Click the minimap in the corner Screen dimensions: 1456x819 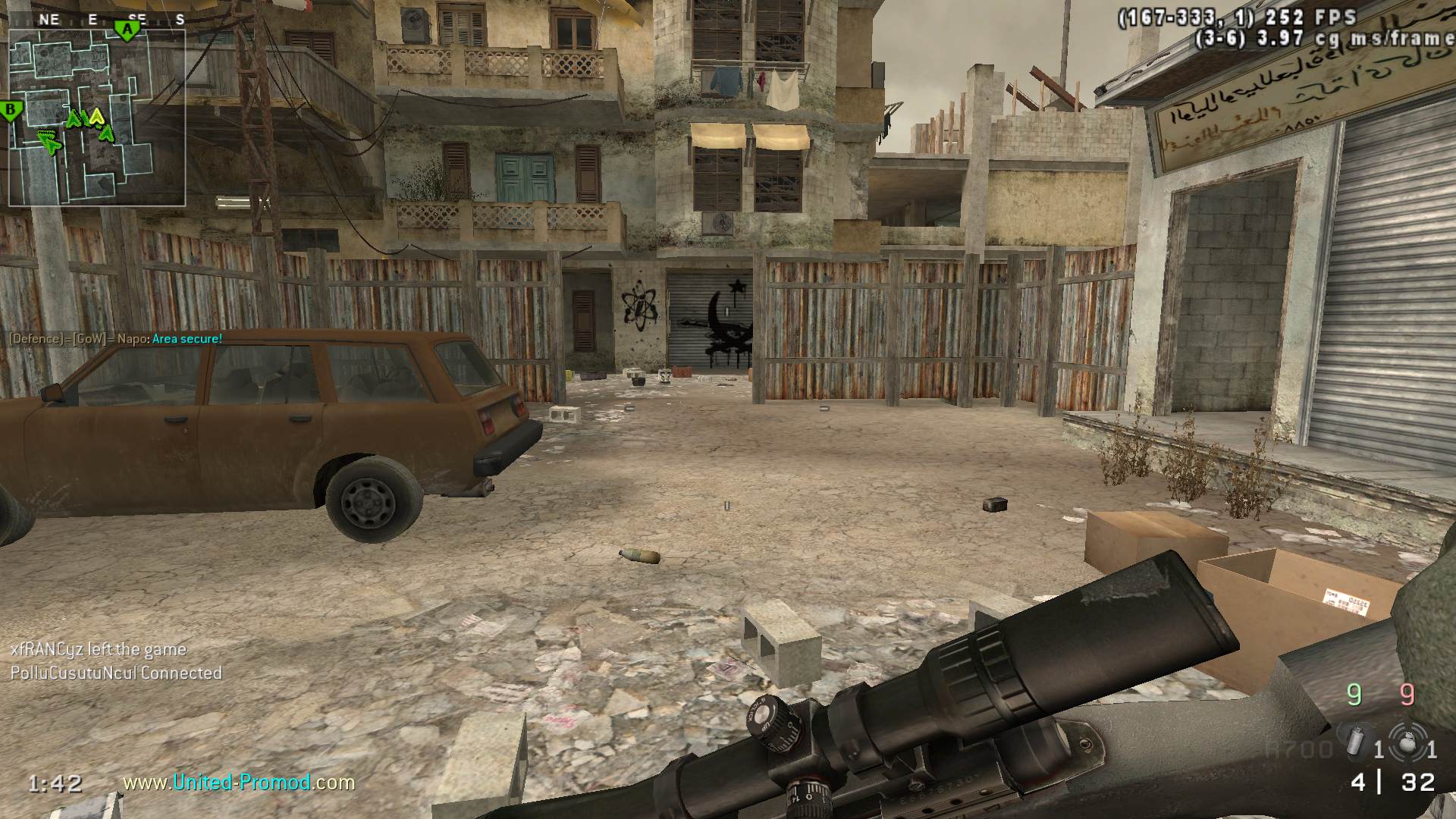pos(97,118)
